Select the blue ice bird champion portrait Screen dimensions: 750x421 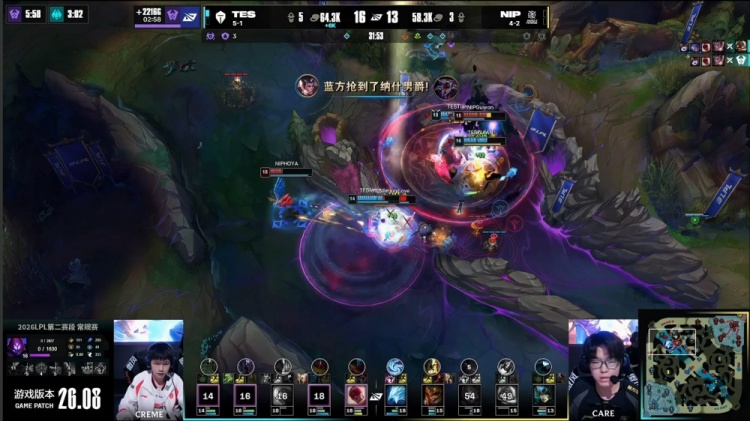pyautogui.click(x=395, y=395)
